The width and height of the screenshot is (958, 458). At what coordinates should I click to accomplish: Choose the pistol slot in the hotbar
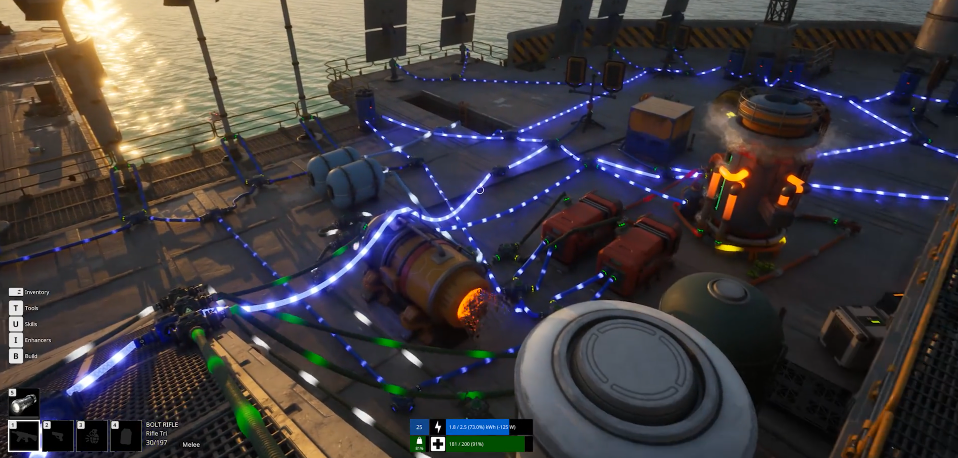[x=57, y=436]
